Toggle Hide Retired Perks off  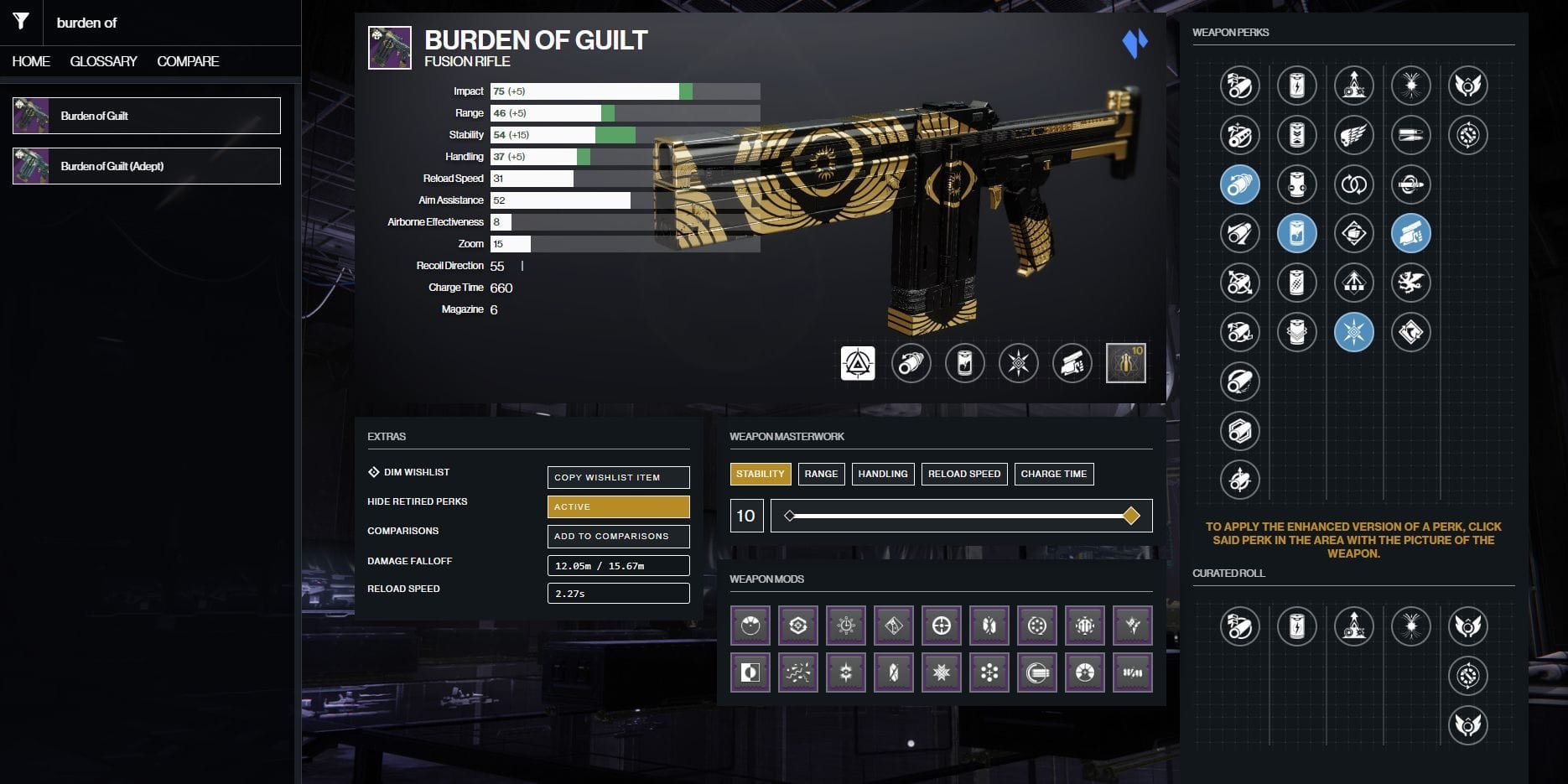click(618, 506)
